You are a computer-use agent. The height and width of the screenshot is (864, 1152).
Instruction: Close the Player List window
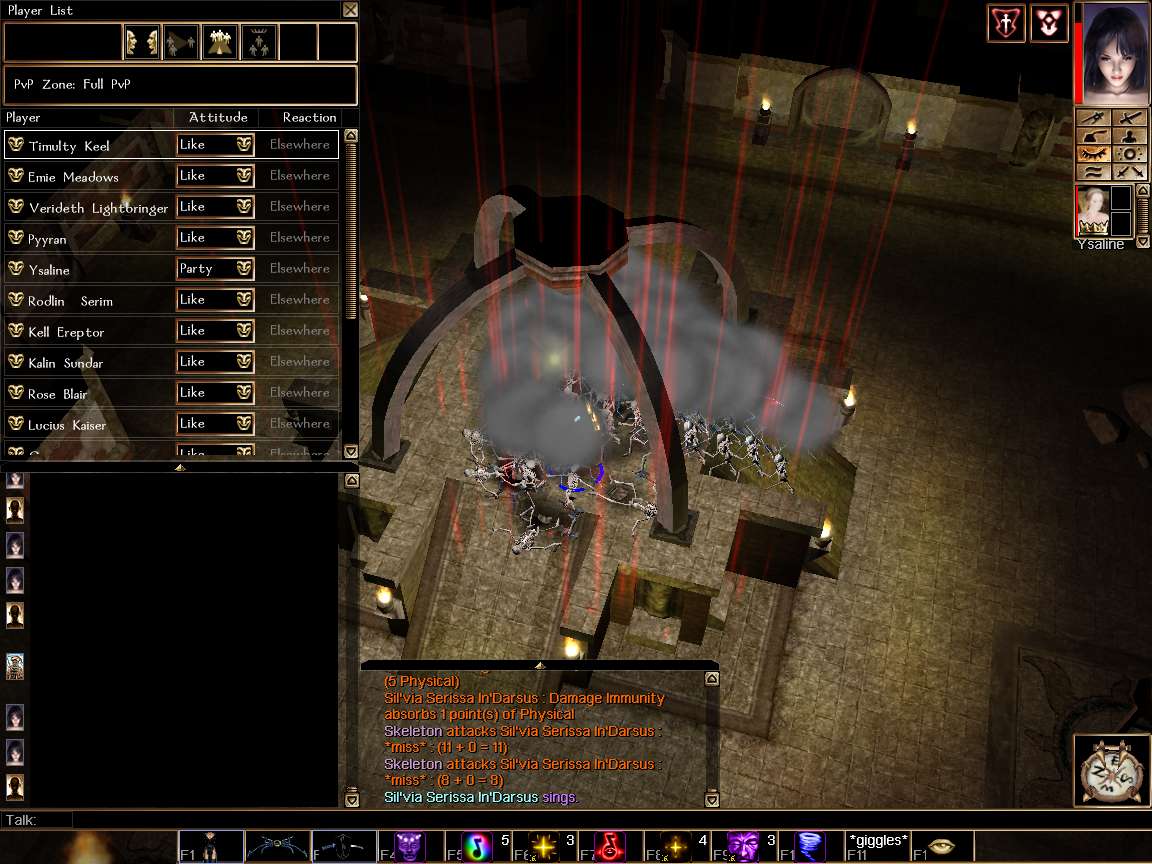pyautogui.click(x=349, y=10)
